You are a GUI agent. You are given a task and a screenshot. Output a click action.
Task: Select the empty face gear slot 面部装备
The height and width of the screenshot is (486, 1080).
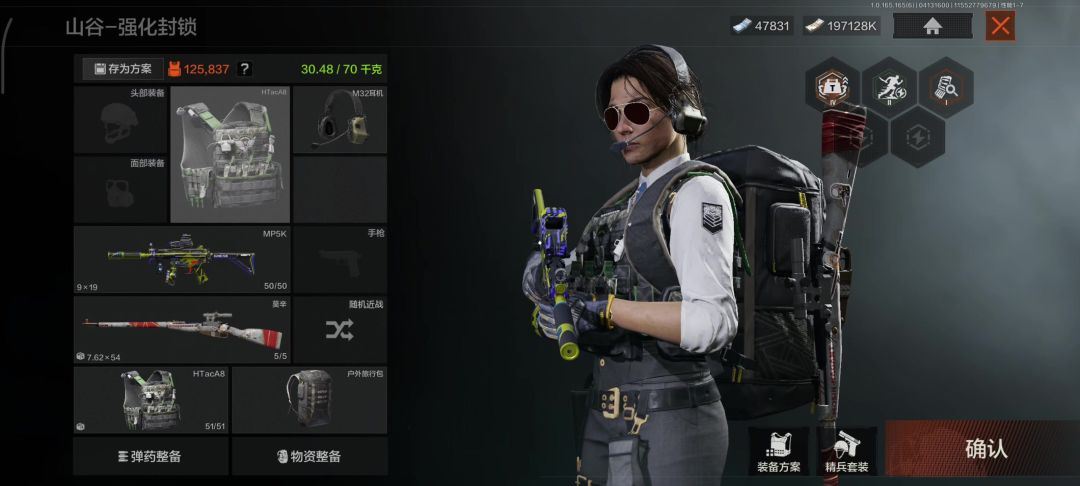click(x=121, y=189)
